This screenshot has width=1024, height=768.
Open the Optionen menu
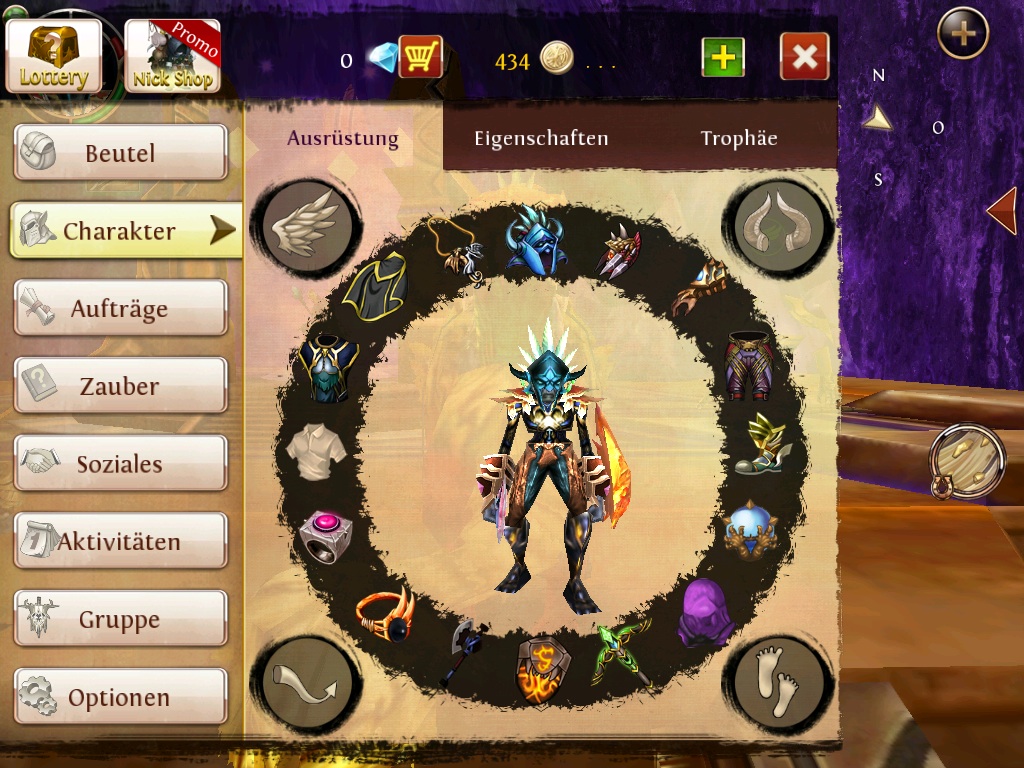120,697
